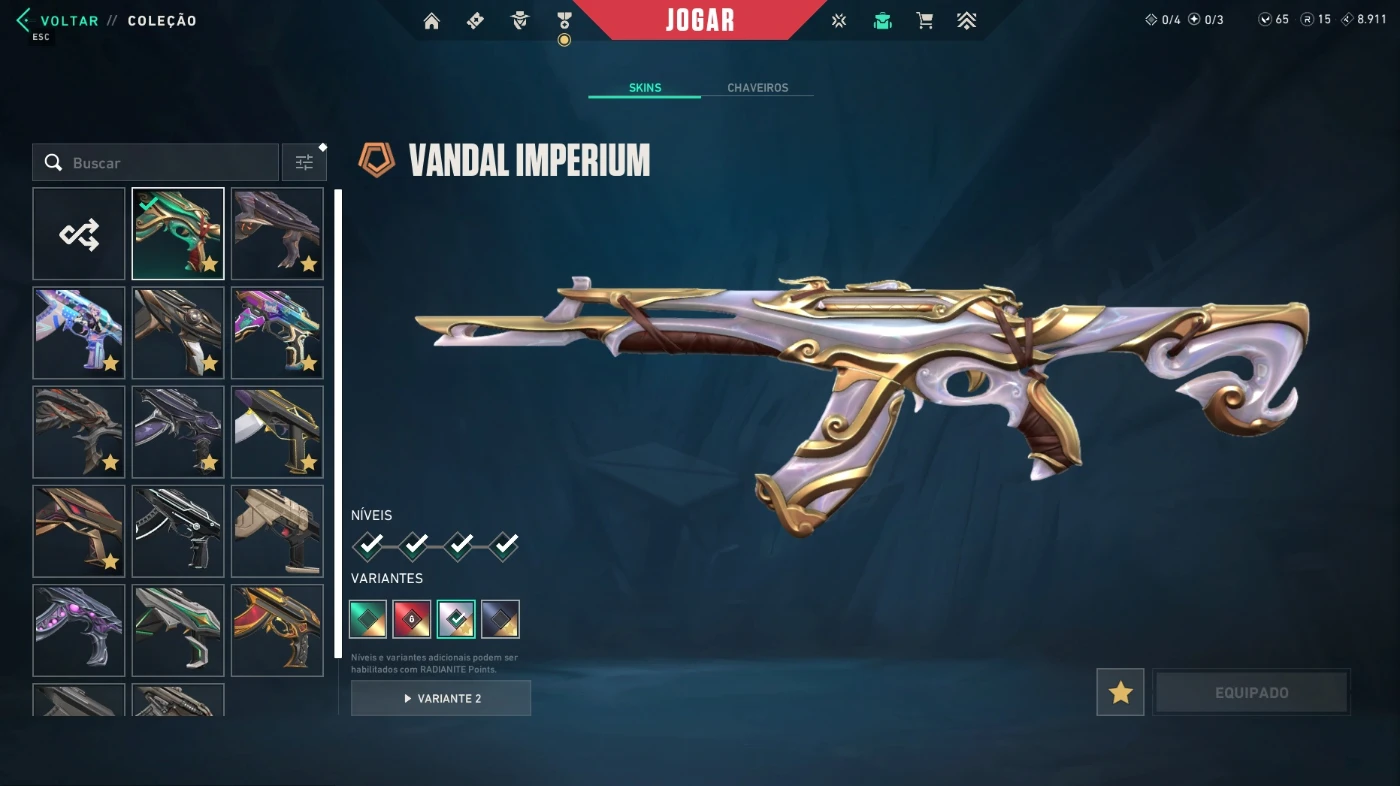The image size is (1400, 786).
Task: Choose the random shuffle skin tile
Action: [x=79, y=234]
